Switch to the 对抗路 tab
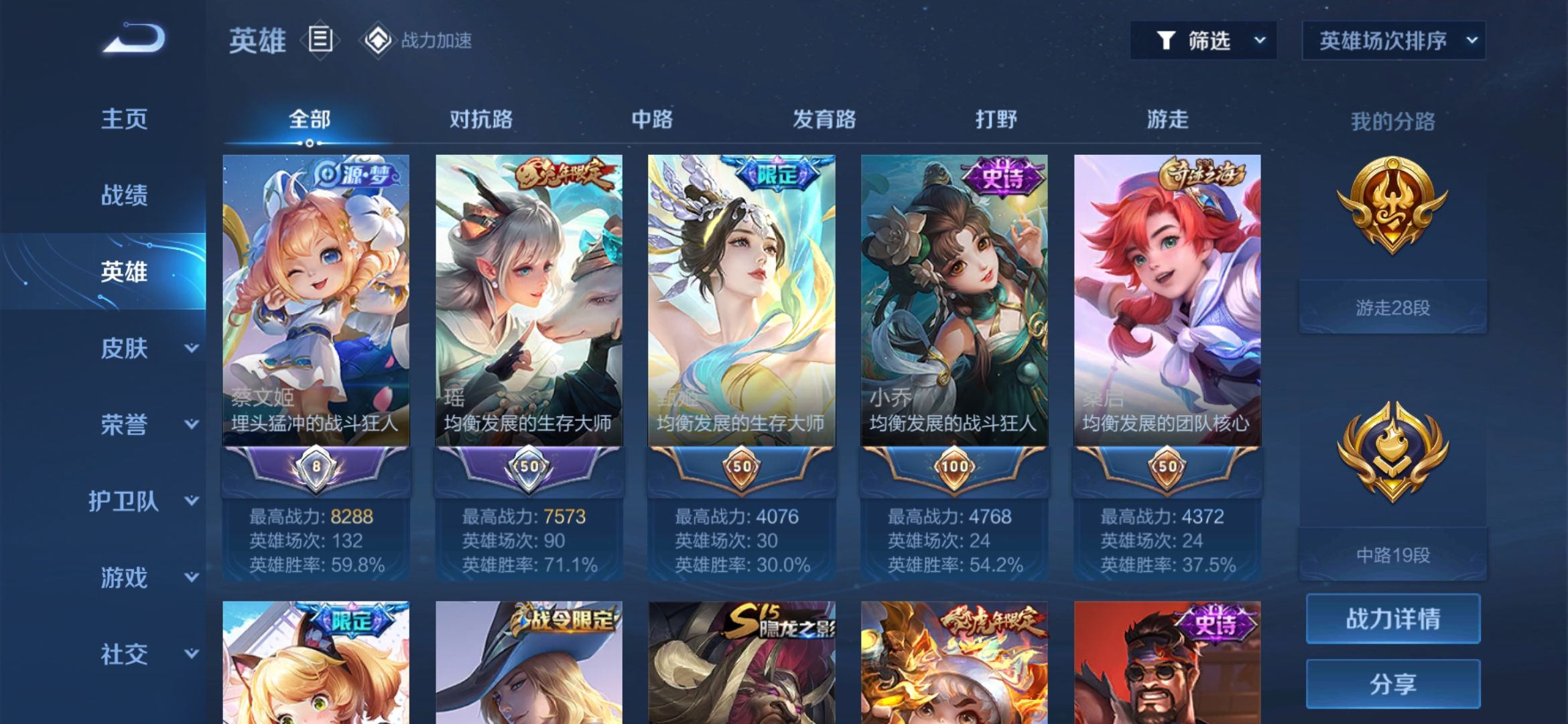The image size is (1568, 724). pos(480,120)
